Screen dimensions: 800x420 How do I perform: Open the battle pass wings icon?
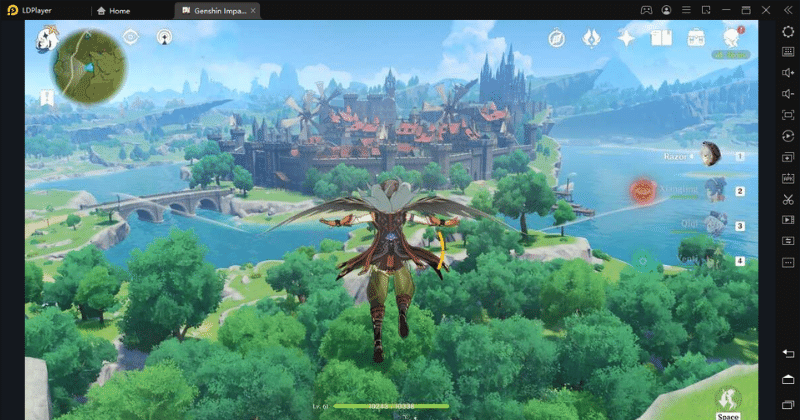click(x=591, y=38)
